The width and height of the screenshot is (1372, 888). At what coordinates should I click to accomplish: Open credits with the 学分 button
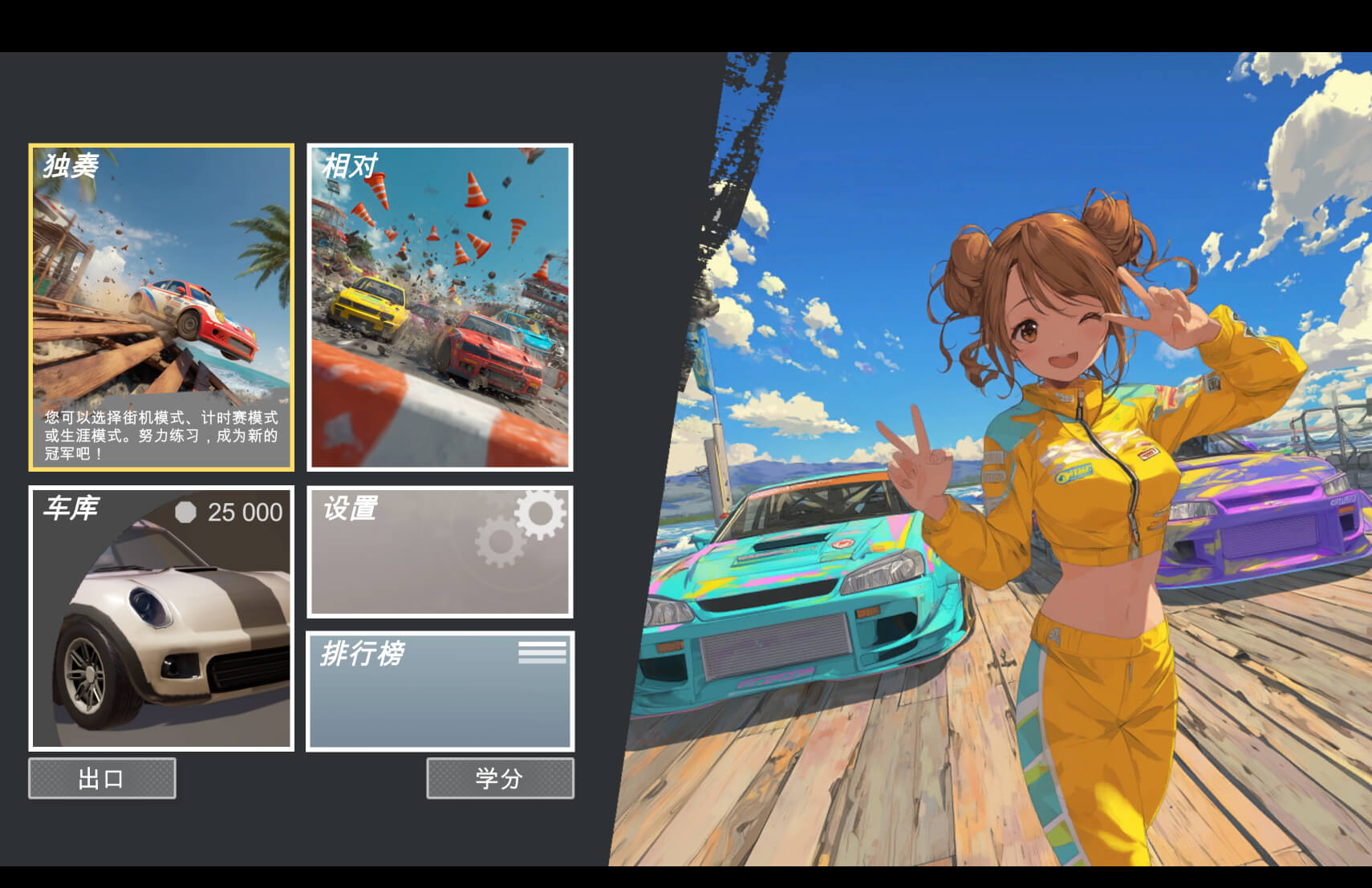tap(501, 778)
